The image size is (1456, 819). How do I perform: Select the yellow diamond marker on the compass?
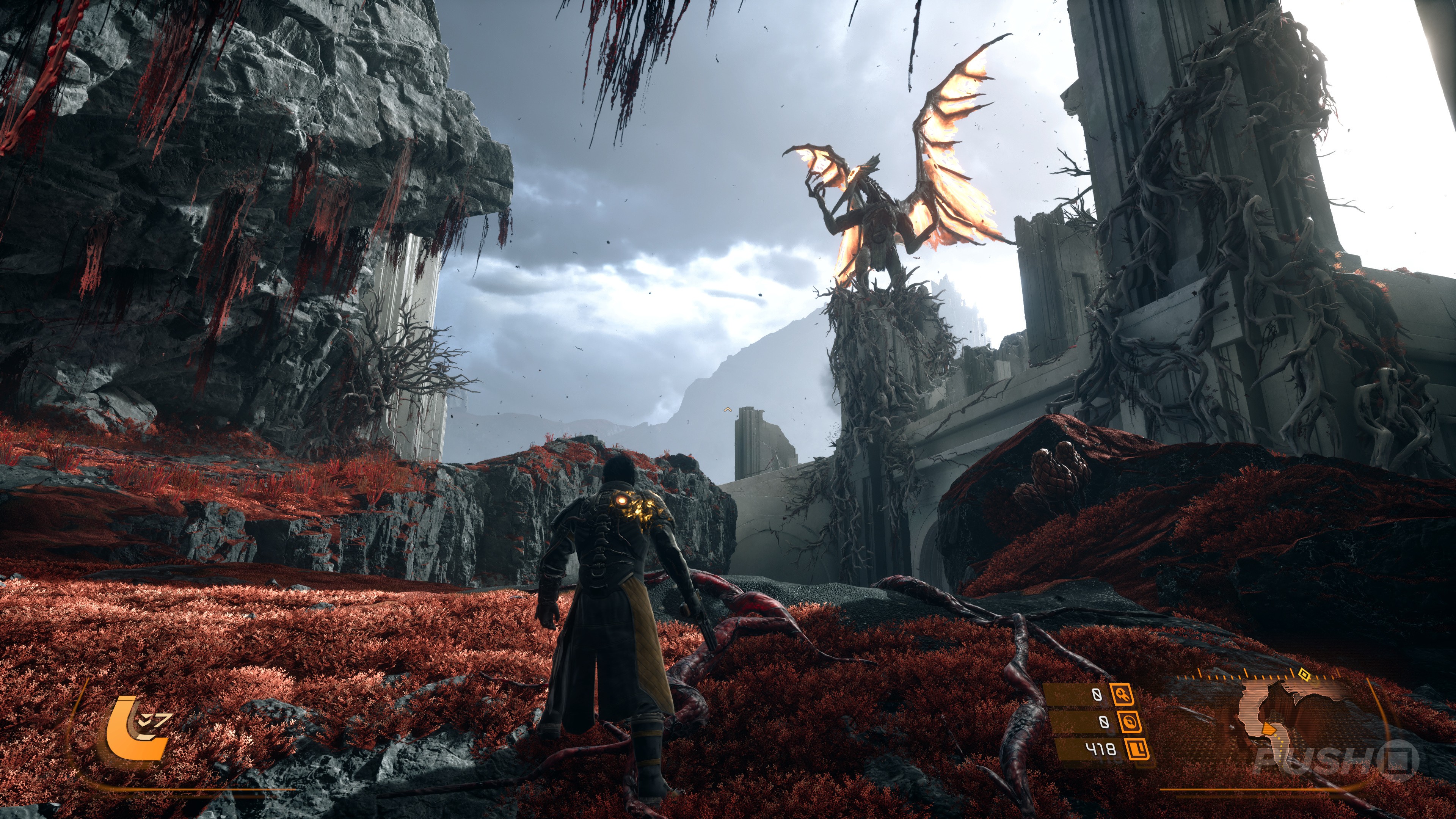(x=1304, y=673)
